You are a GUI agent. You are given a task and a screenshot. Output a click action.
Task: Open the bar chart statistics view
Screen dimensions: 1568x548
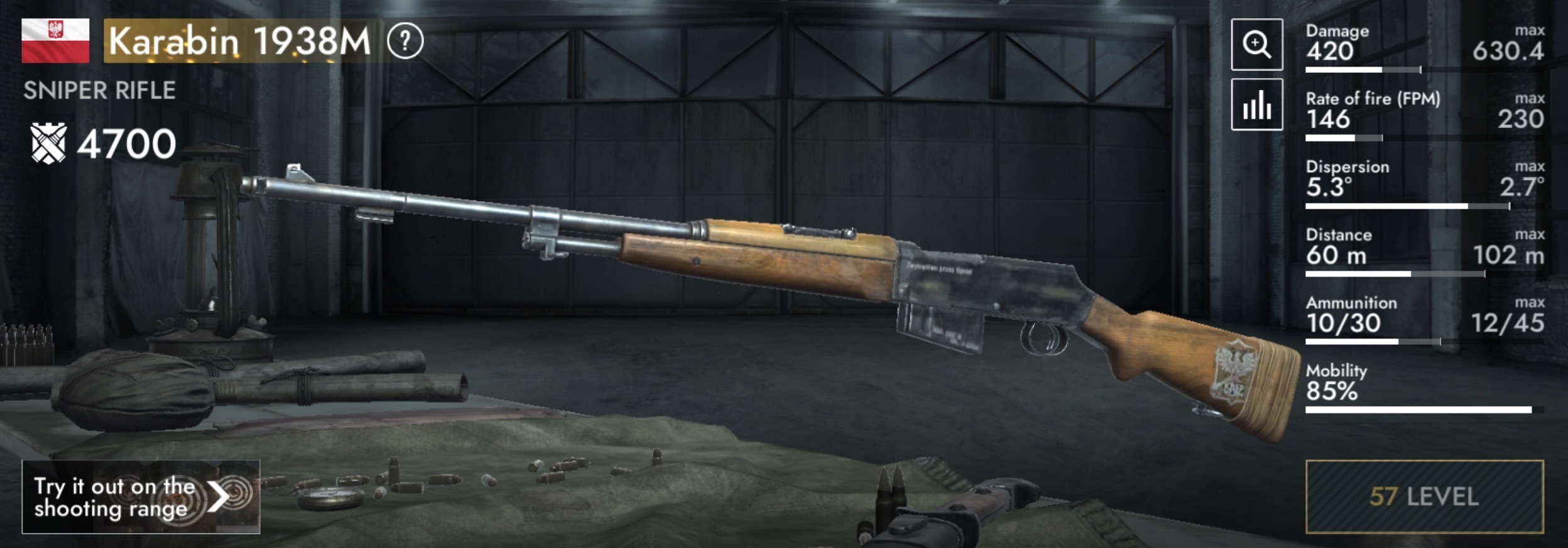1256,105
